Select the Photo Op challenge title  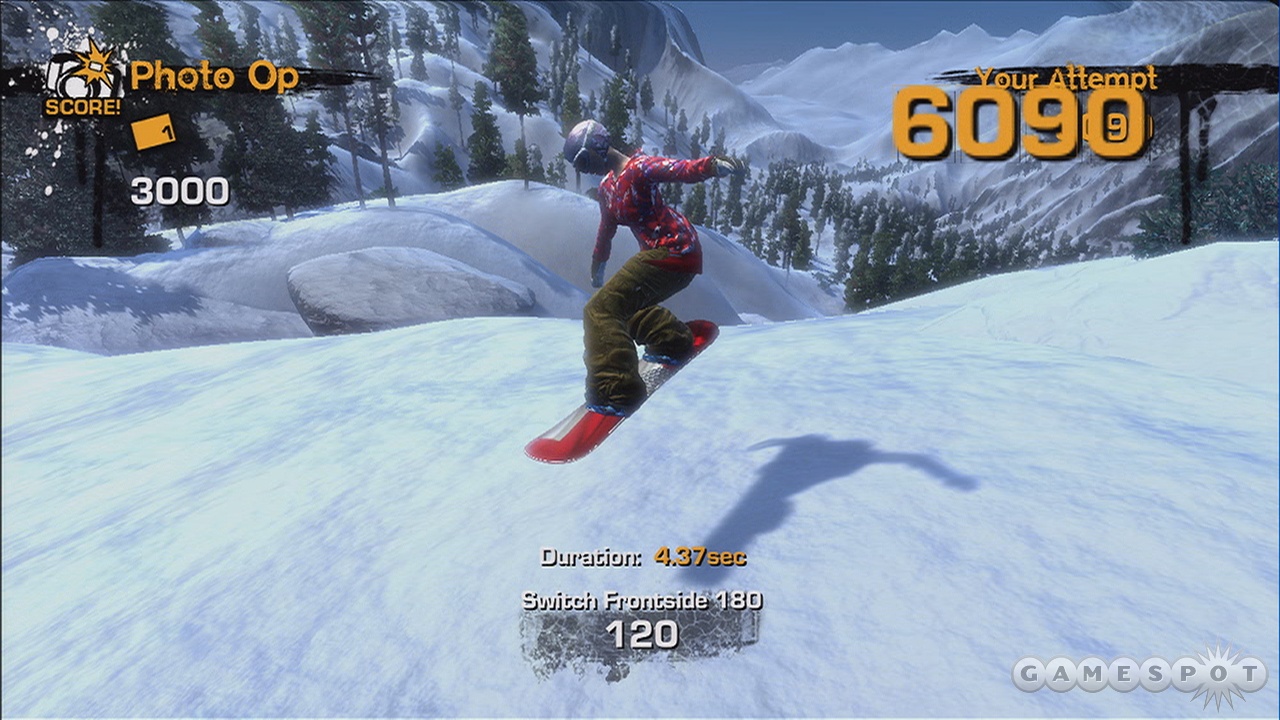click(x=214, y=76)
